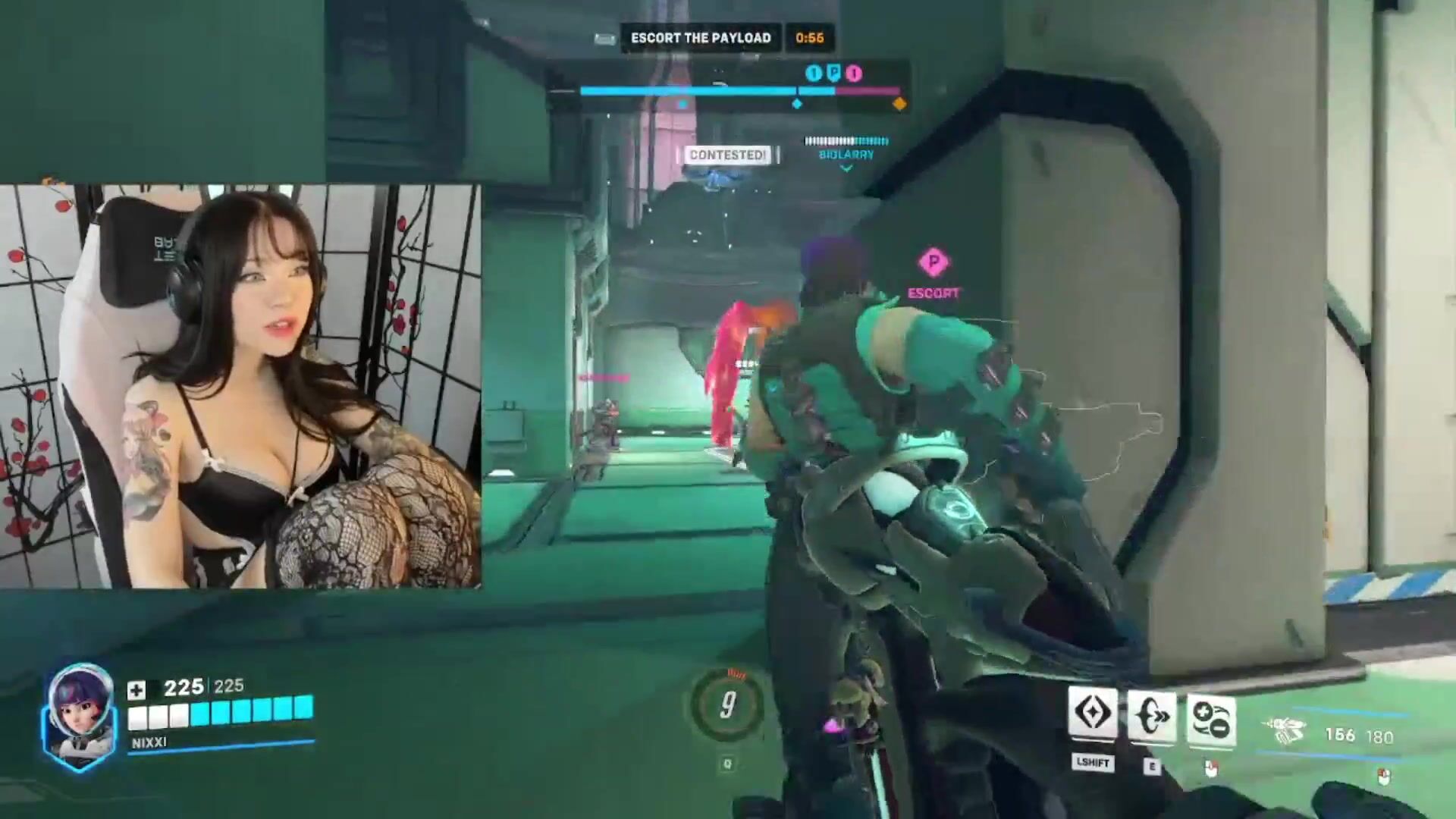Open the Escort the Payload objective banner
Viewport: 1456px width, 819px height.
[701, 38]
